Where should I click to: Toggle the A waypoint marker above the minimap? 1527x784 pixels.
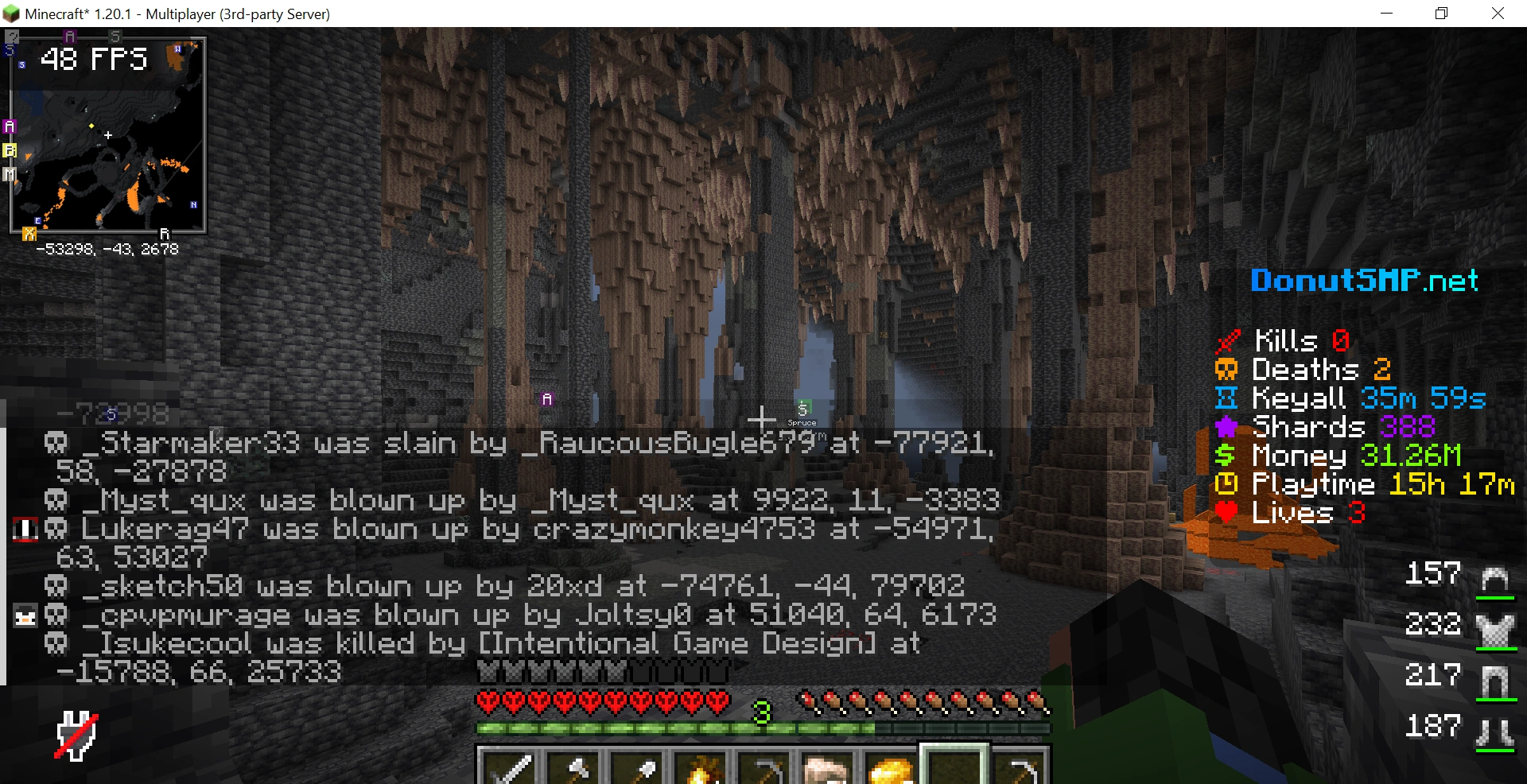[69, 35]
